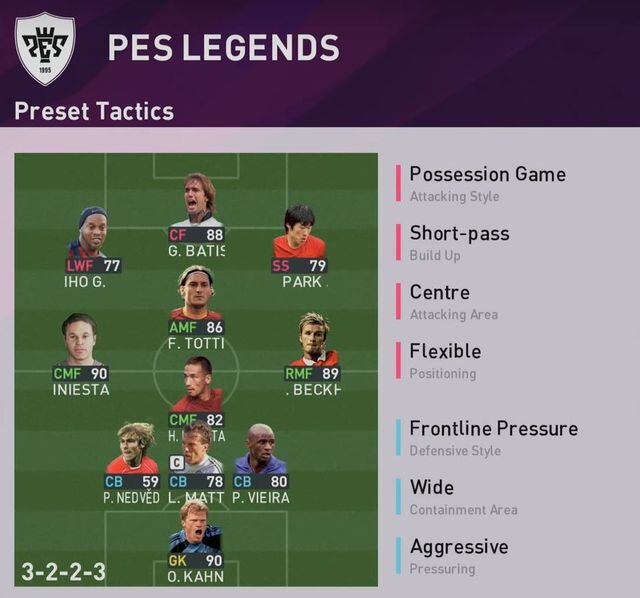Image resolution: width=640 pixels, height=598 pixels.
Task: Change the Wide containment area
Action: pos(432,496)
